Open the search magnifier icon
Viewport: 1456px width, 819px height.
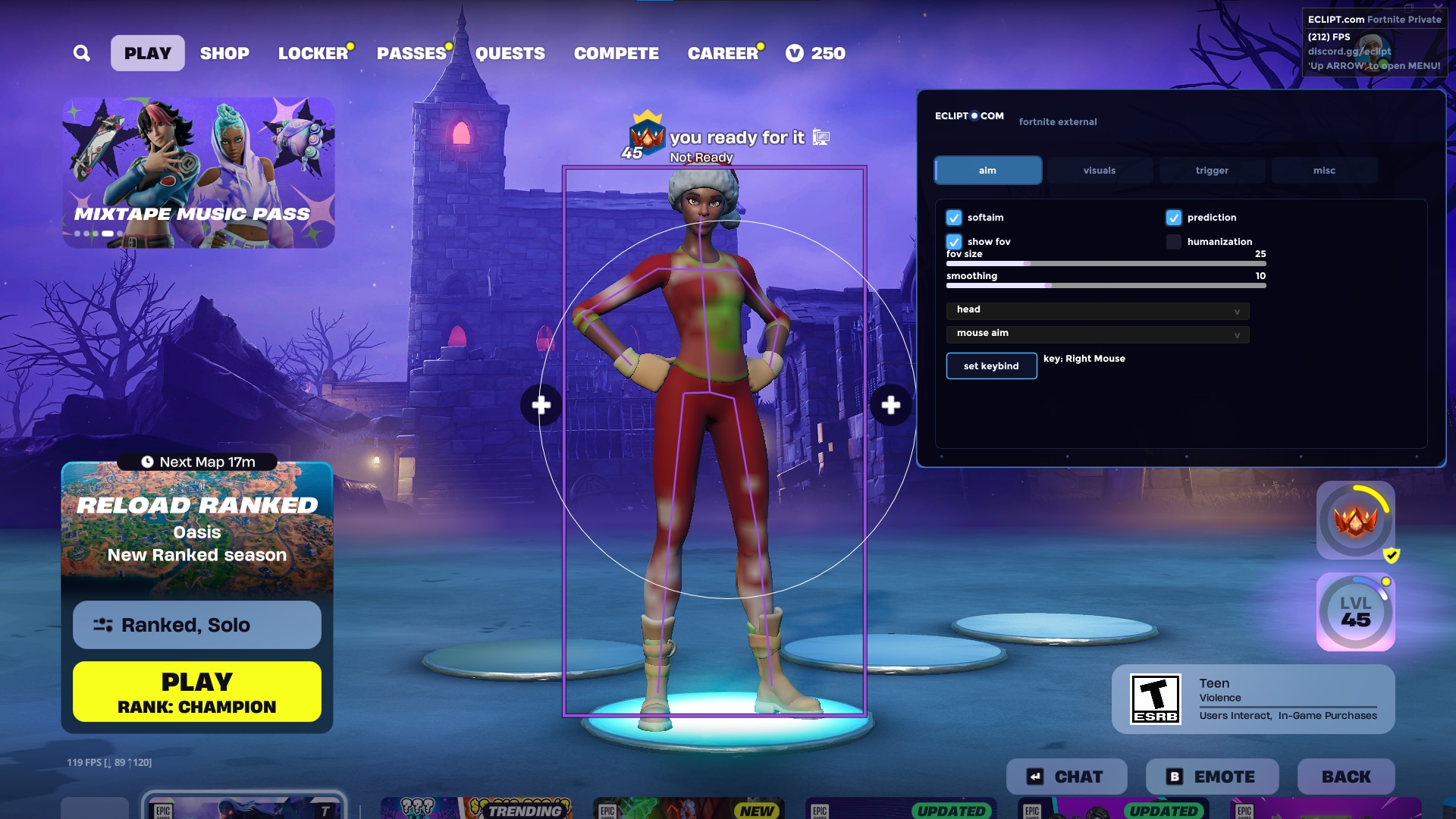click(x=82, y=53)
